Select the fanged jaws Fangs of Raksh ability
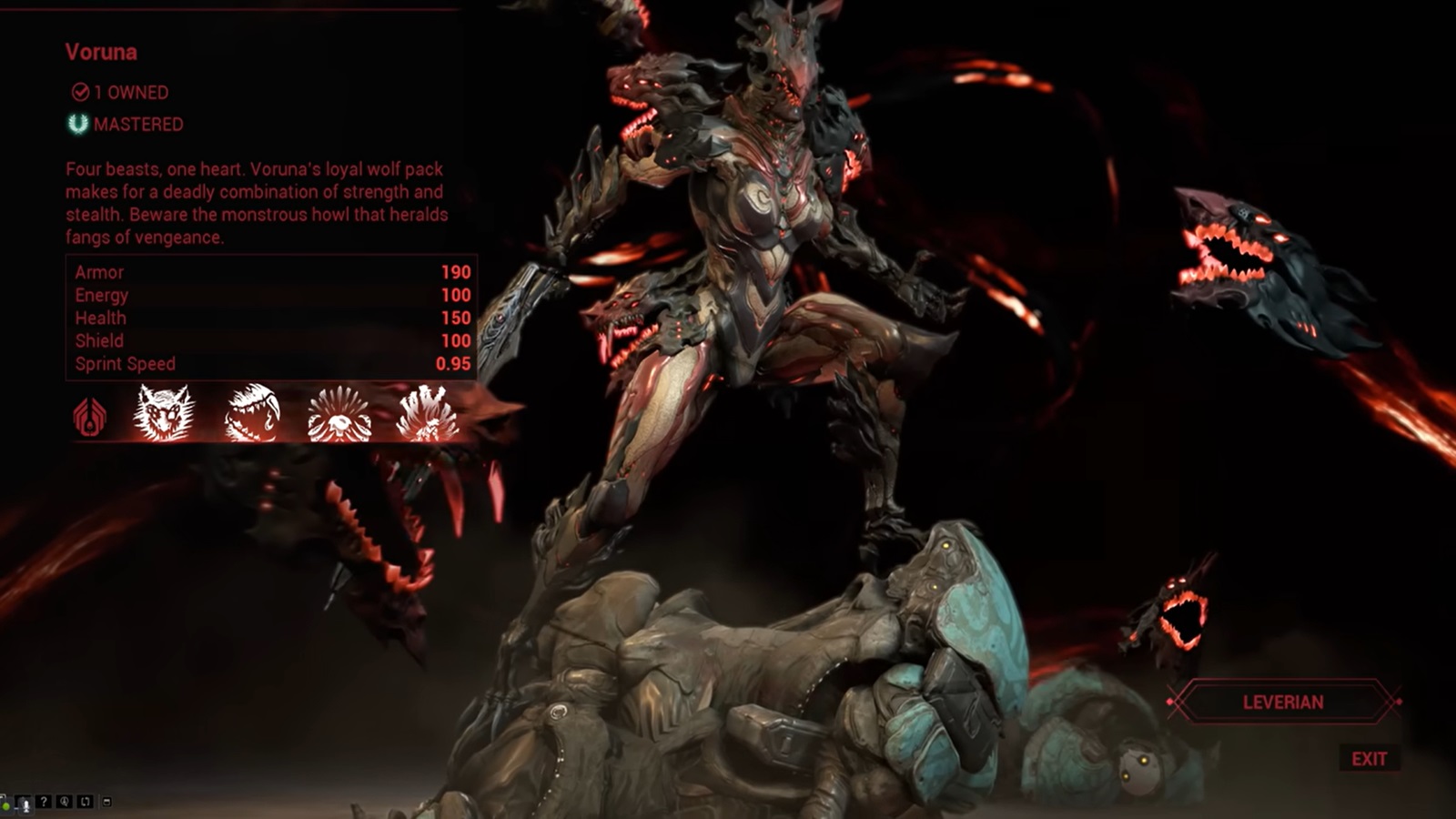Viewport: 1456px width, 819px height. pos(251,414)
